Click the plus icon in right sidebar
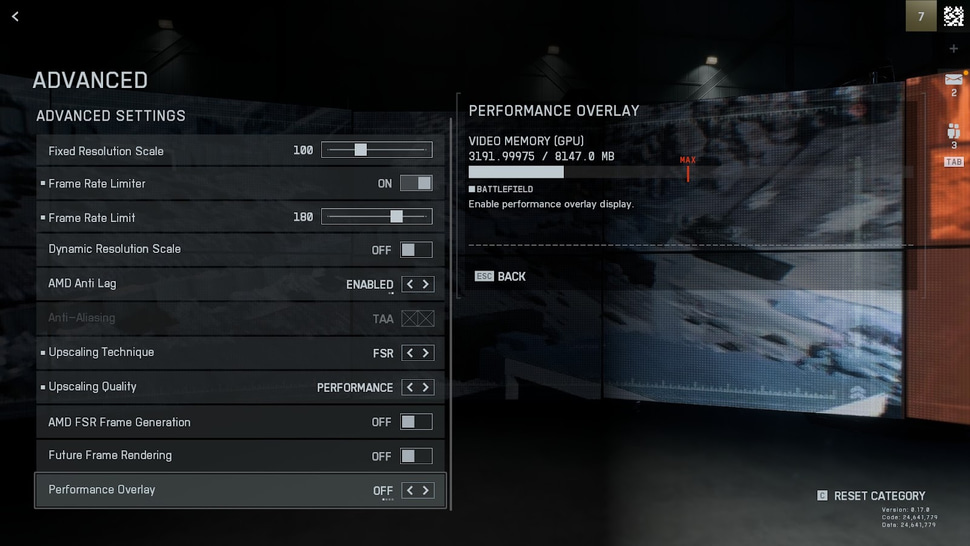The width and height of the screenshot is (970, 546). click(953, 48)
